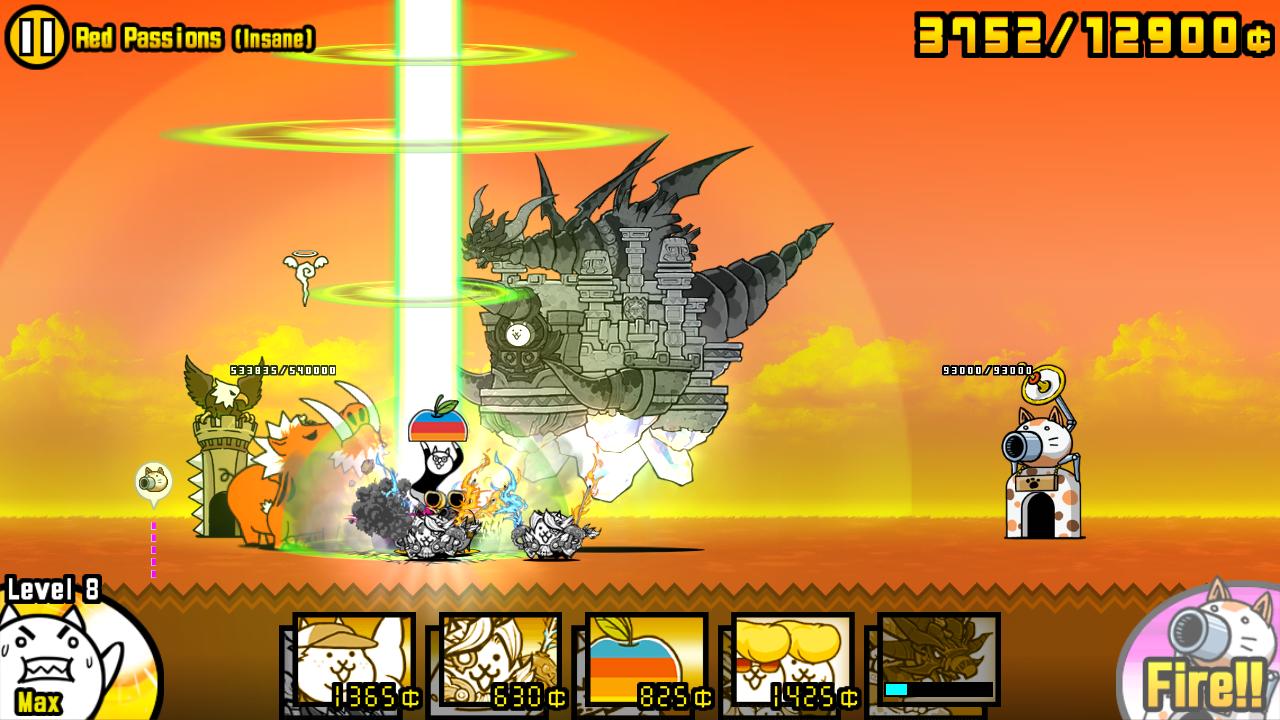
Task: Deploy the 1365¢ safari hat cat
Action: click(x=354, y=660)
